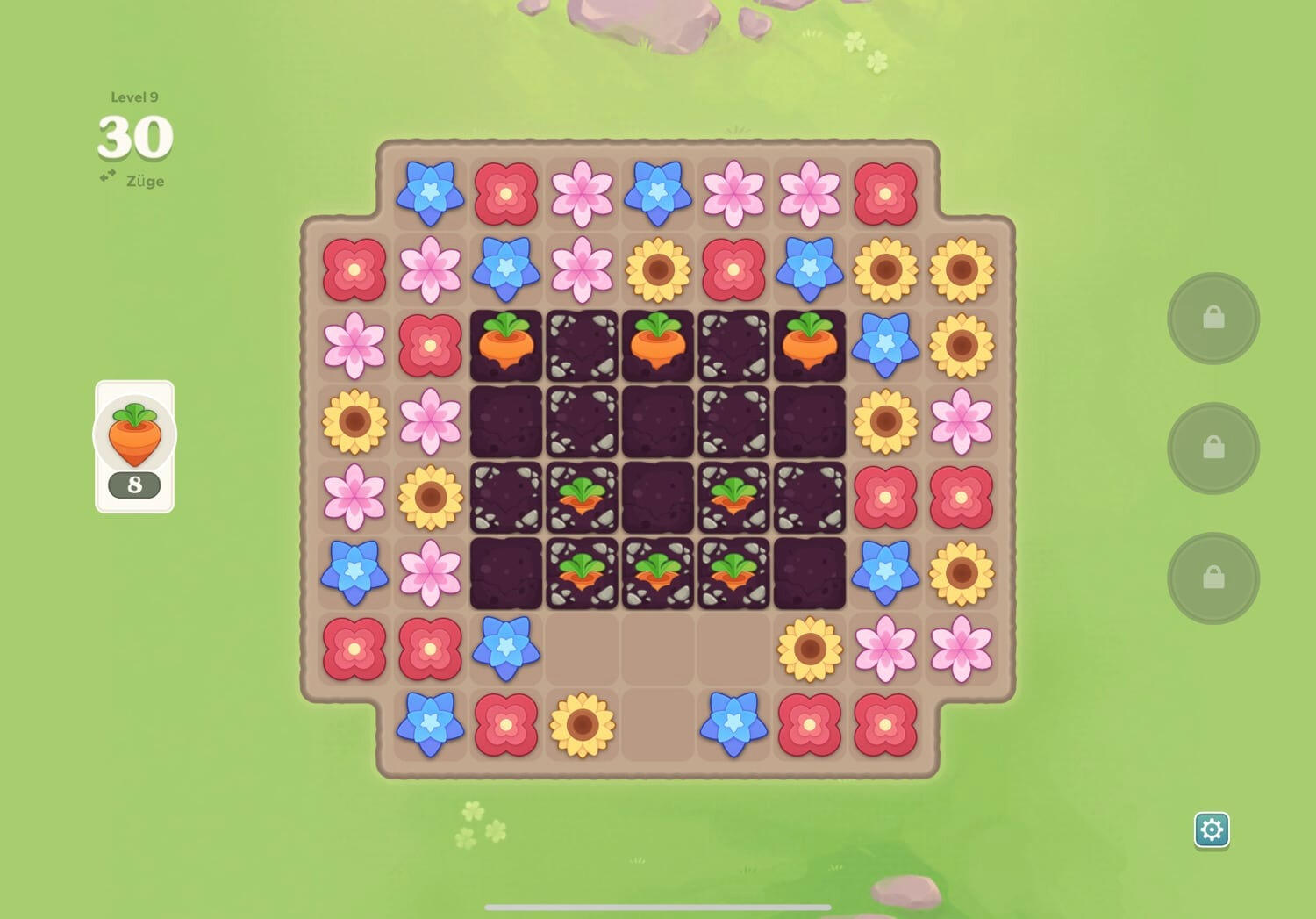This screenshot has width=1316, height=919.
Task: Open the settings gear in the bottom corner
Action: click(1212, 828)
